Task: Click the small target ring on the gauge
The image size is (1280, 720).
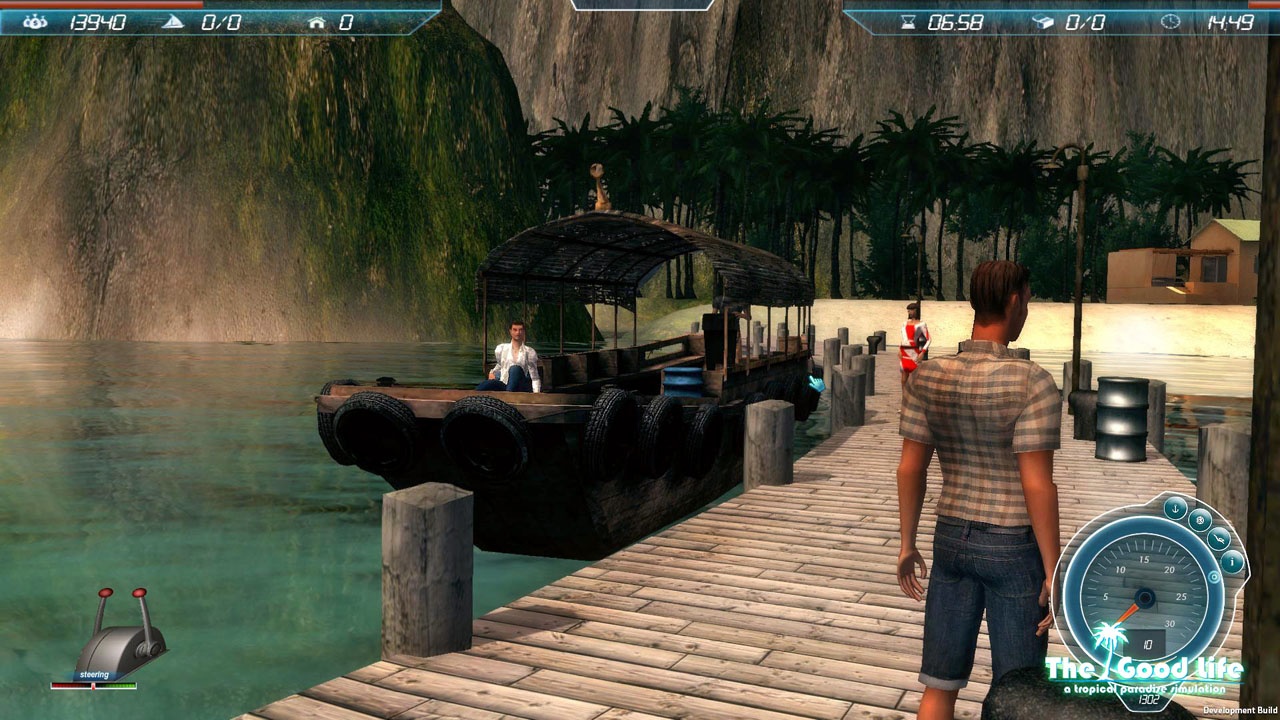Action: [x=1214, y=578]
